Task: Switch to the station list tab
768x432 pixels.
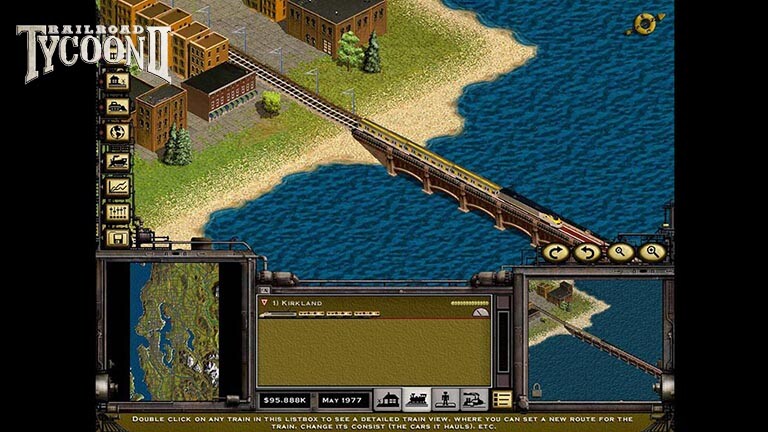Action: point(387,399)
